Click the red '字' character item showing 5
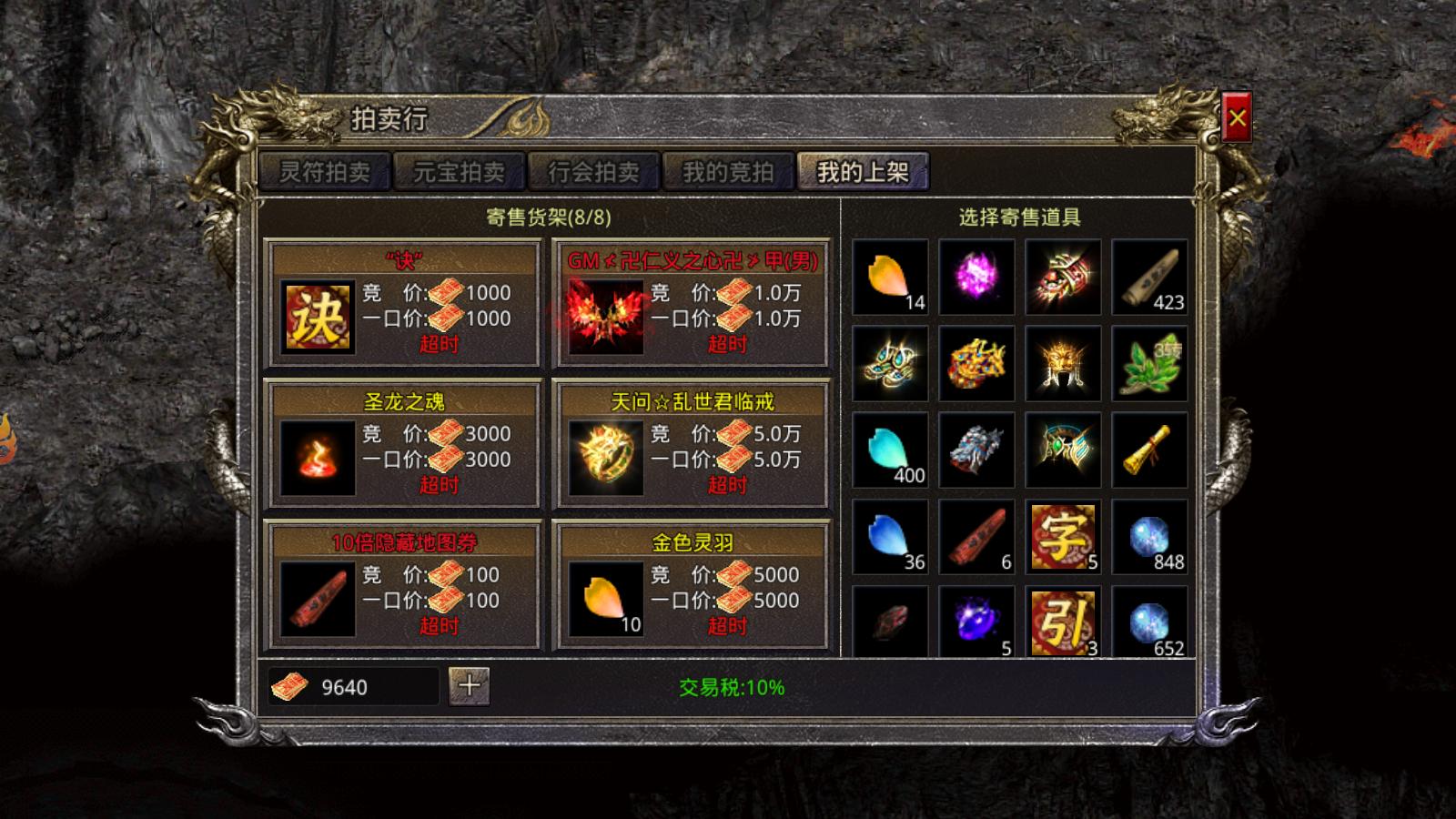 1065,537
